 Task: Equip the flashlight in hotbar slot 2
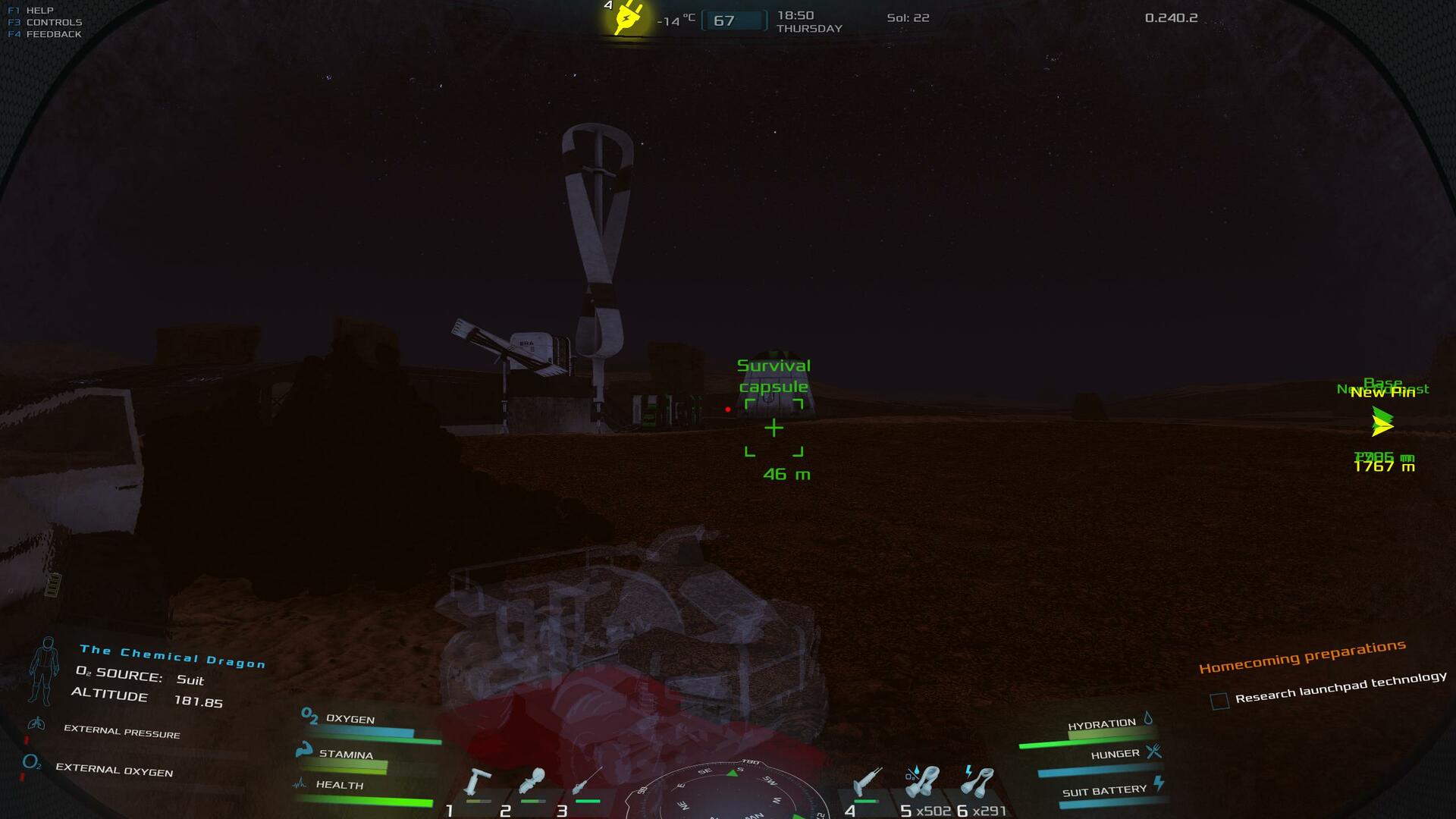point(532,781)
